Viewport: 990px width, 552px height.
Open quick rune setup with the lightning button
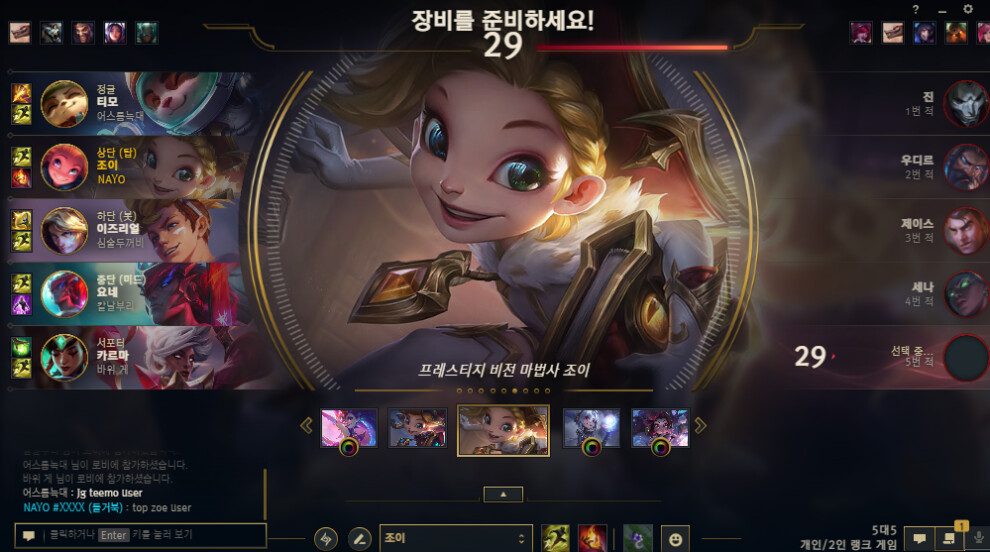326,539
